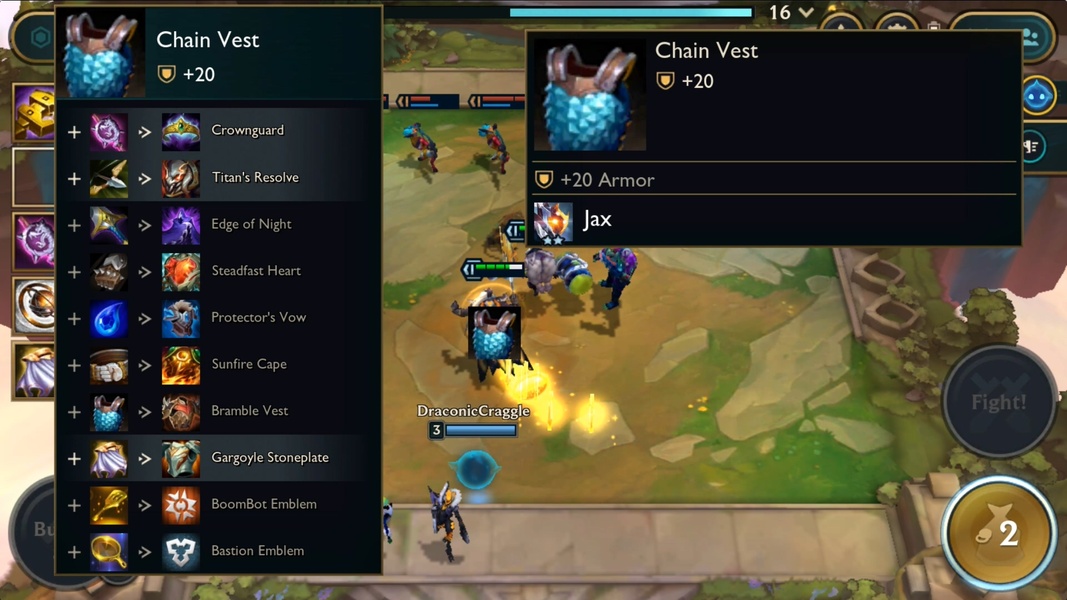Pick the Bramble Vest recipe row
The height and width of the screenshot is (600, 1067).
tap(220, 411)
